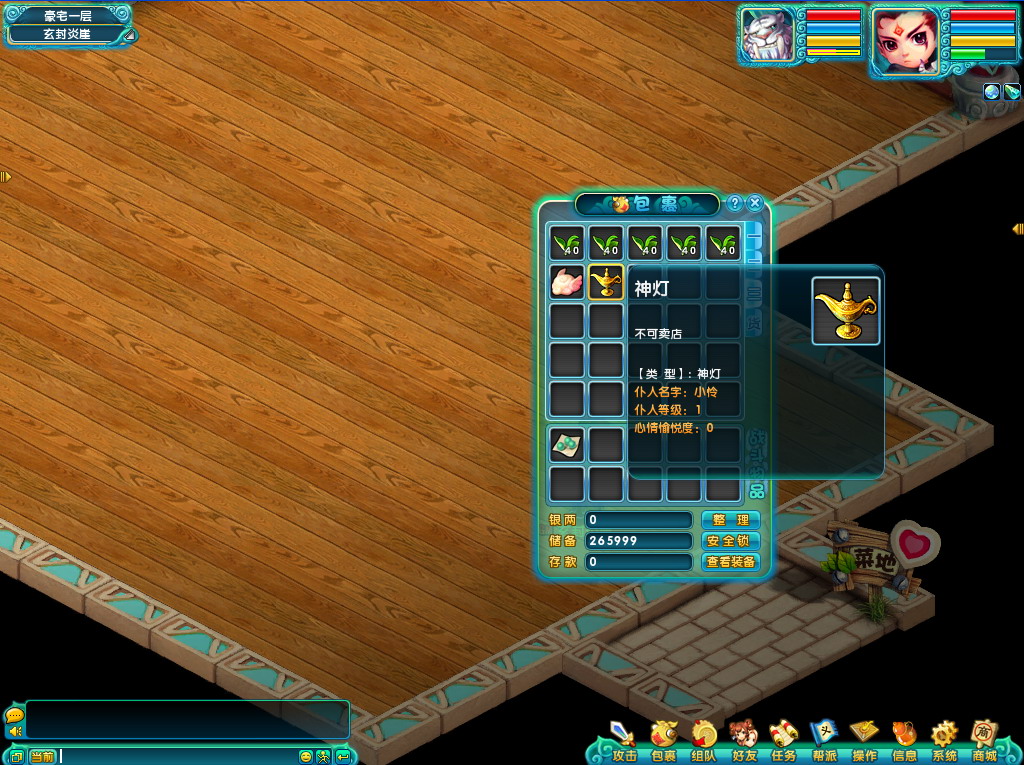The image size is (1024, 765).
Task: Click the 查看装备 view equipment button
Action: coord(730,562)
